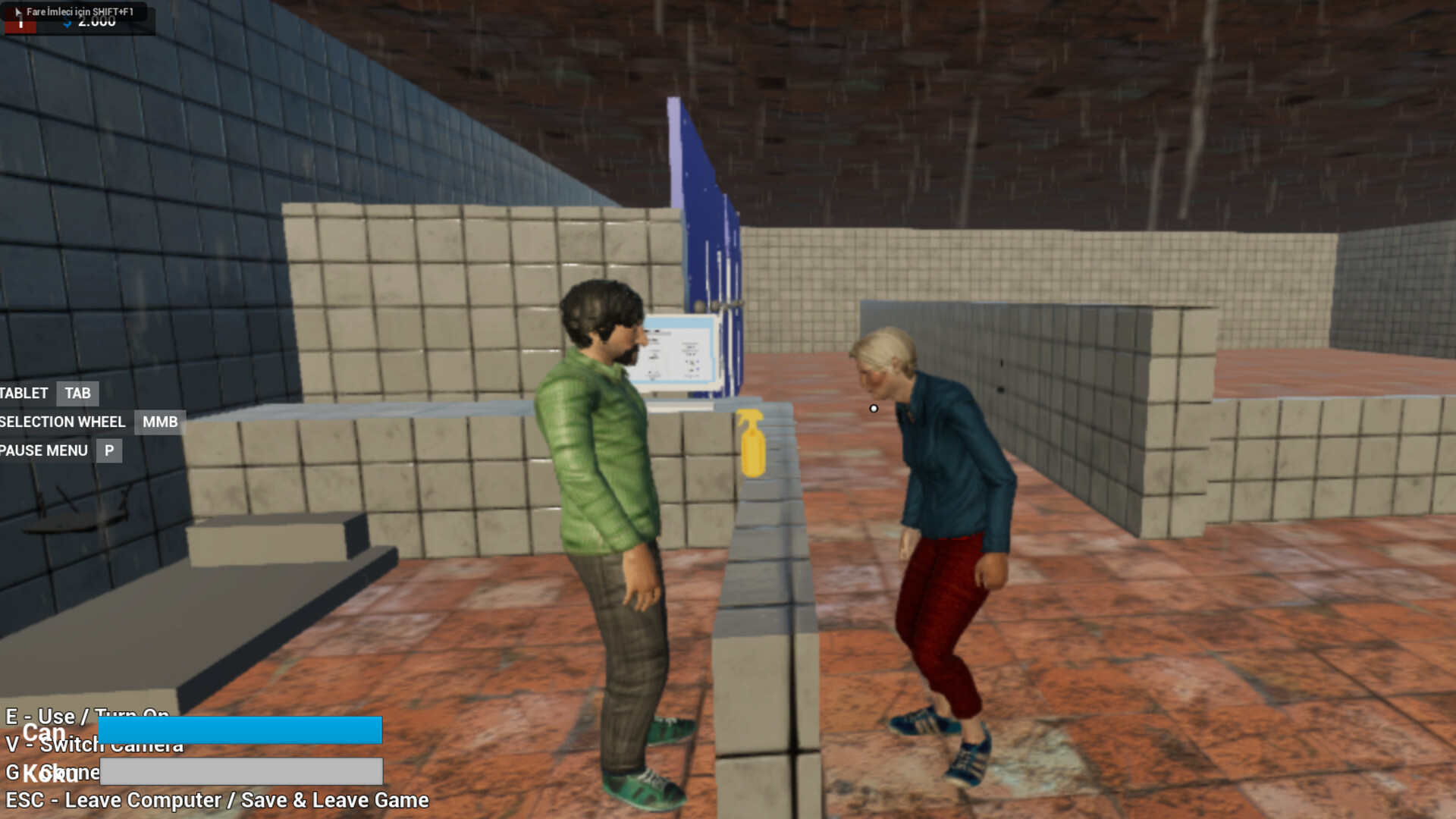Open the PAUSE MENU entry

(43, 450)
